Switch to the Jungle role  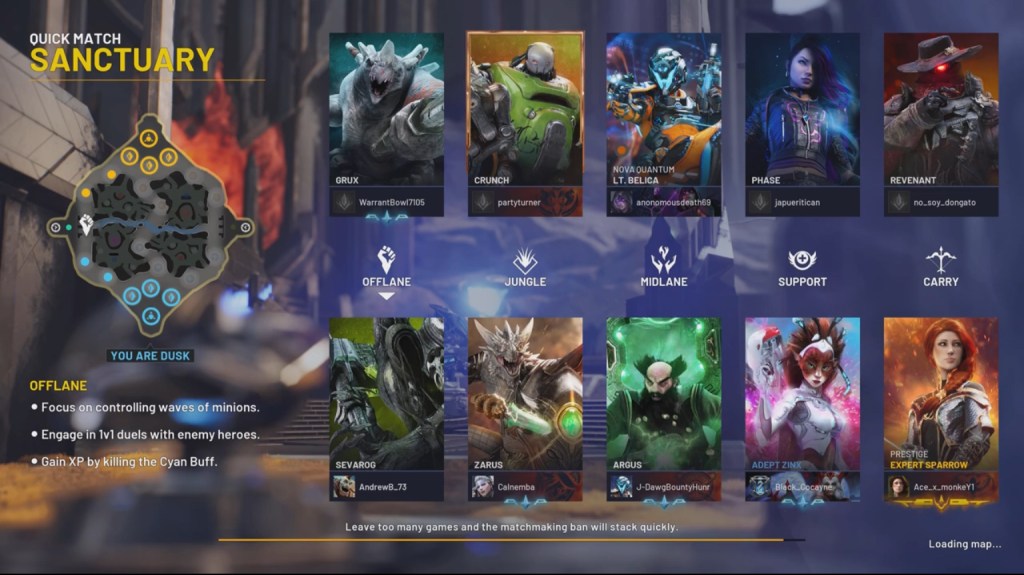[525, 262]
